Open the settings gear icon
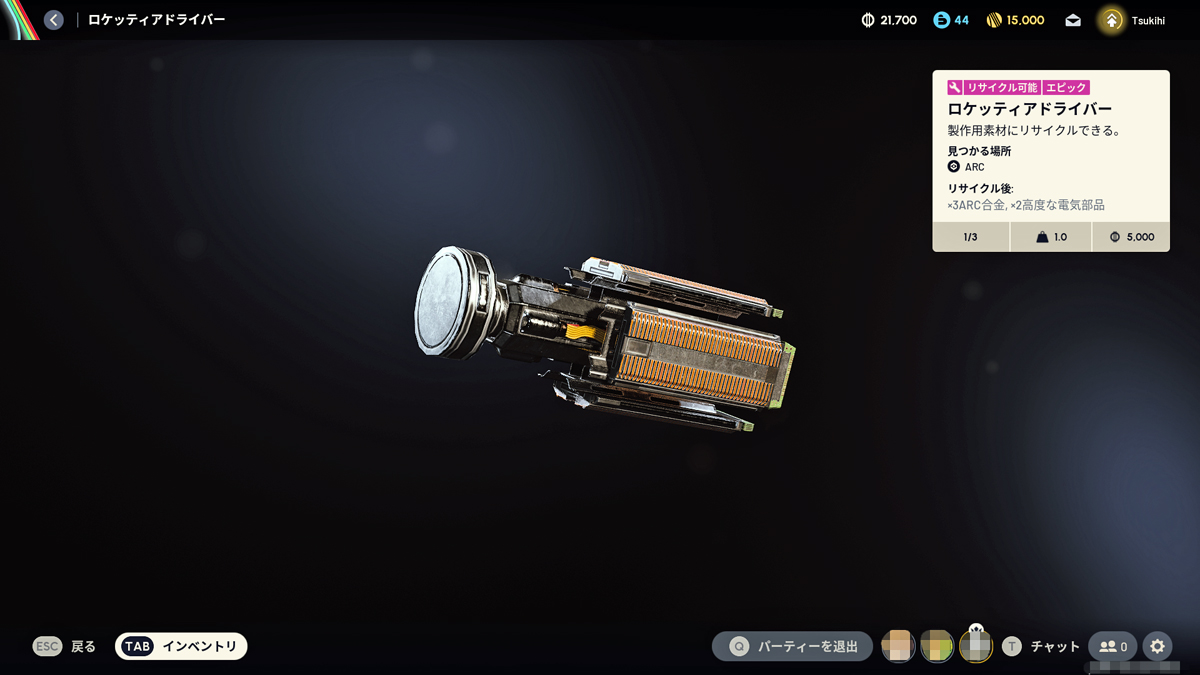The width and height of the screenshot is (1200, 675). [1157, 647]
